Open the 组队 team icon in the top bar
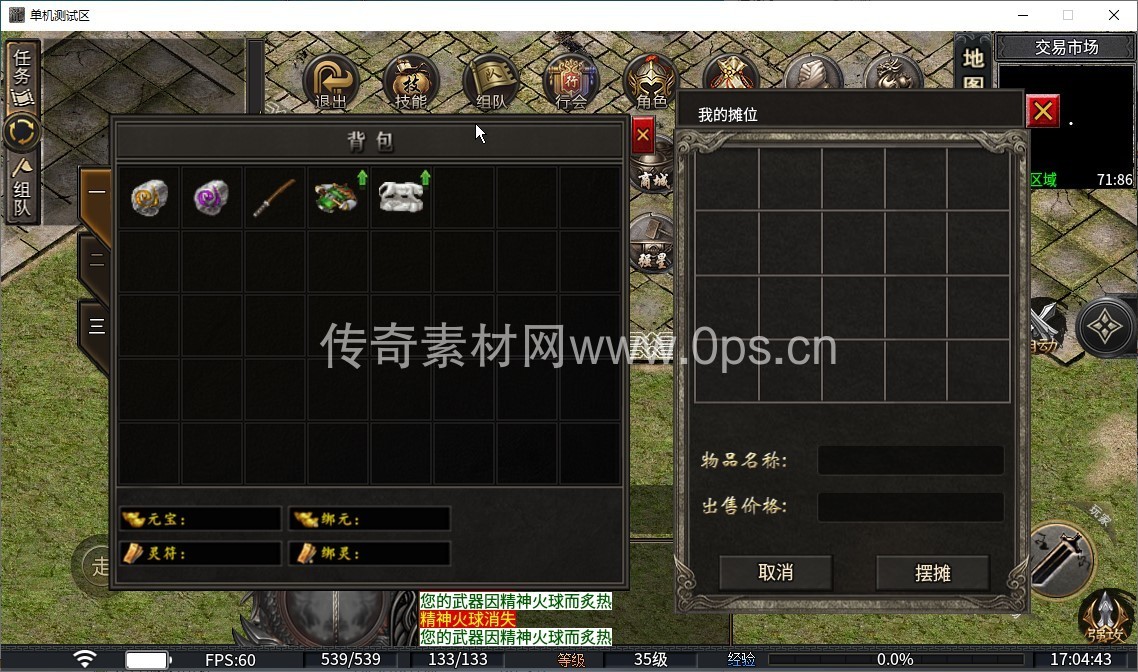The width and height of the screenshot is (1138, 672). click(491, 80)
